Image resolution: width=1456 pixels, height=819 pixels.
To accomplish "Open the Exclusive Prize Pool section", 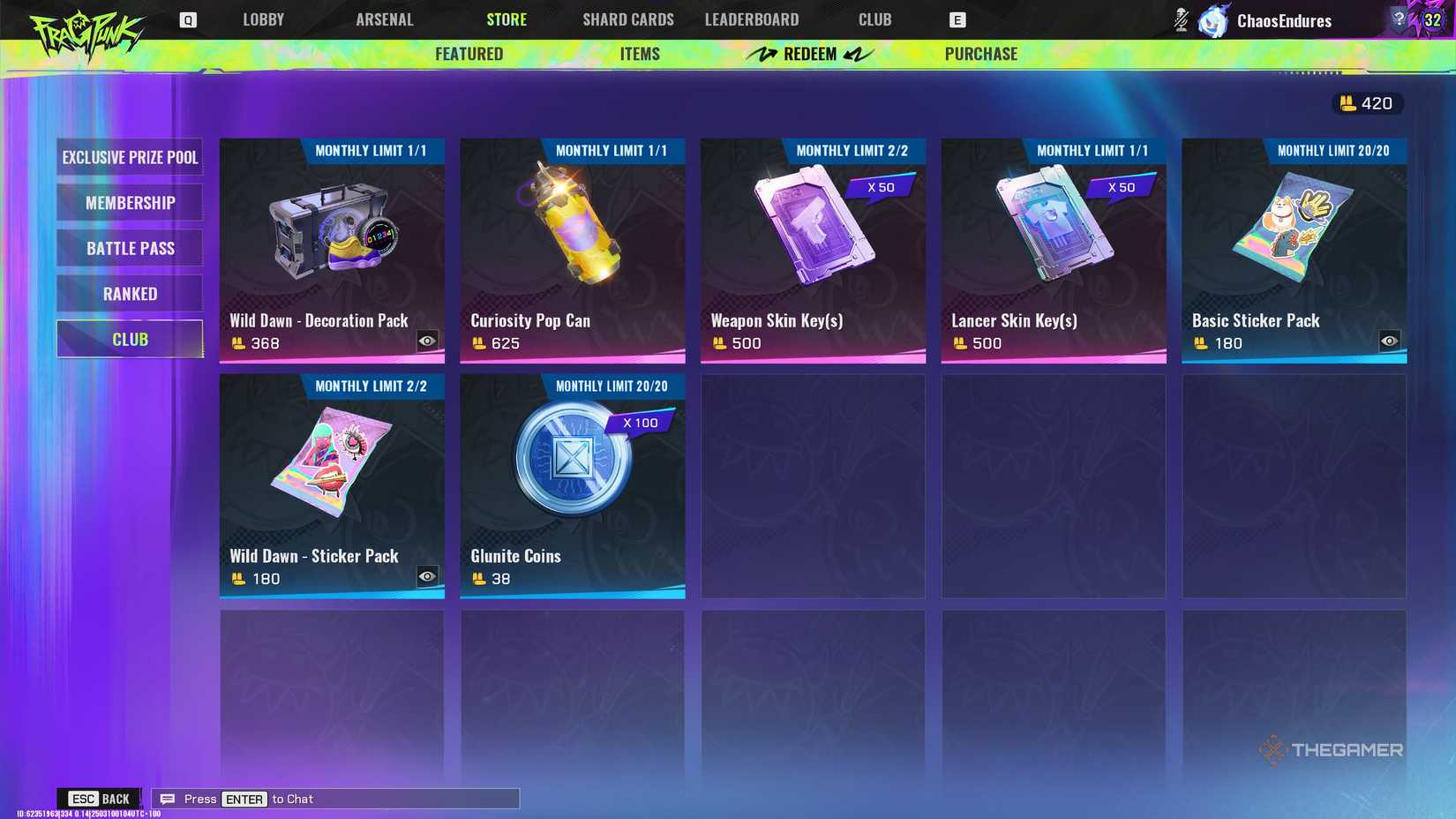I will [129, 157].
